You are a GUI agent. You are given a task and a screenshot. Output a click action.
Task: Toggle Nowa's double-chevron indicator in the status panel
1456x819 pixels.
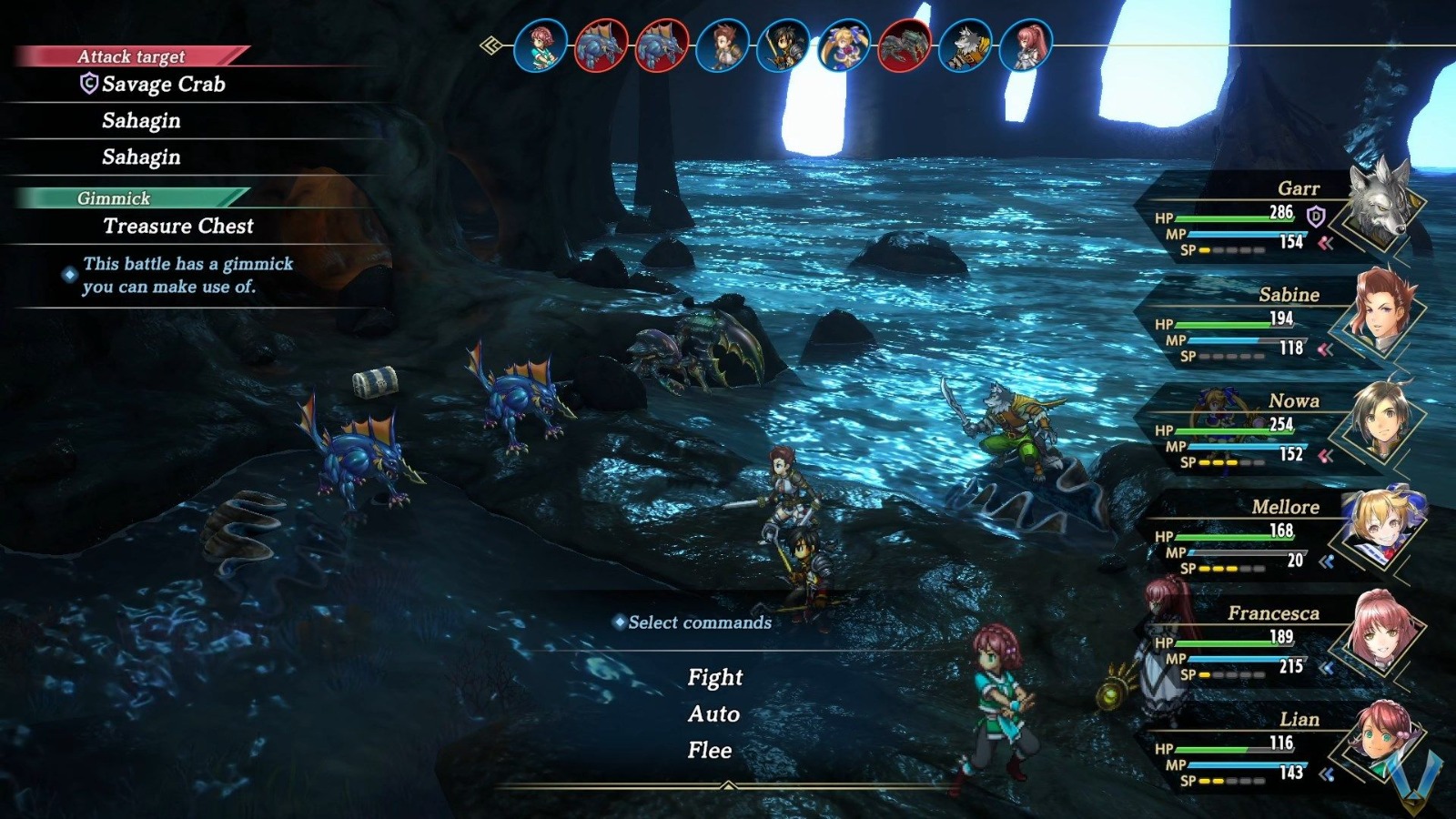pos(1325,454)
